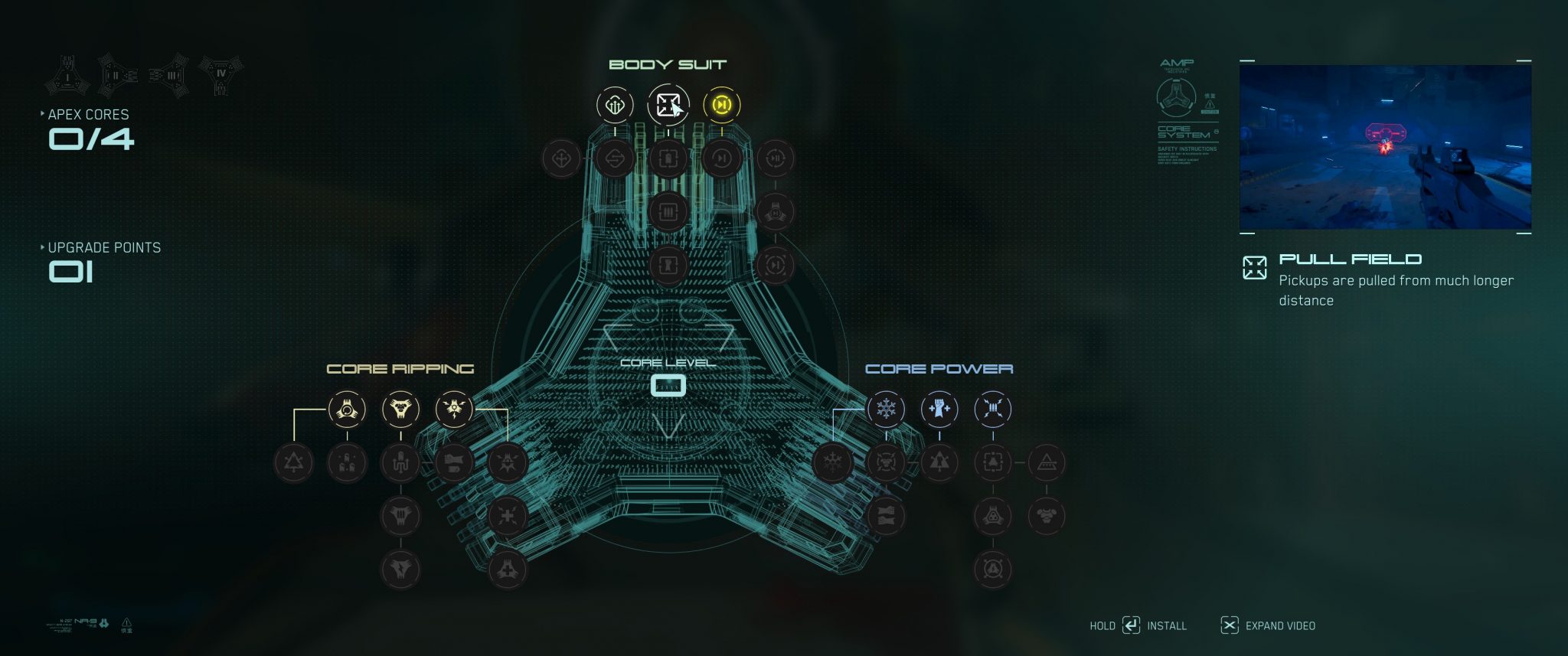Click the locked three tombstones upgrade node
Image resolution: width=1568 pixels, height=656 pixels.
[x=347, y=462]
